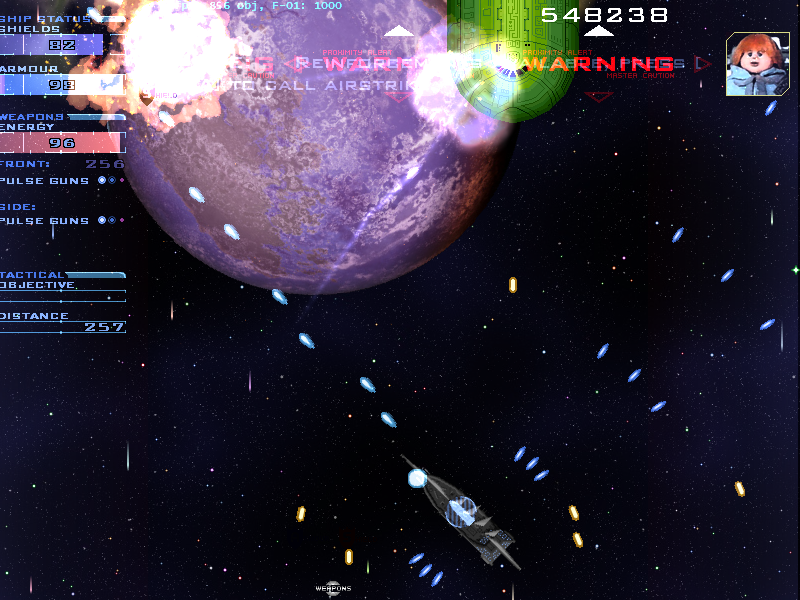Viewport: 800px width, 600px height.
Task: Click the pilot portrait in the corner
Action: [757, 64]
